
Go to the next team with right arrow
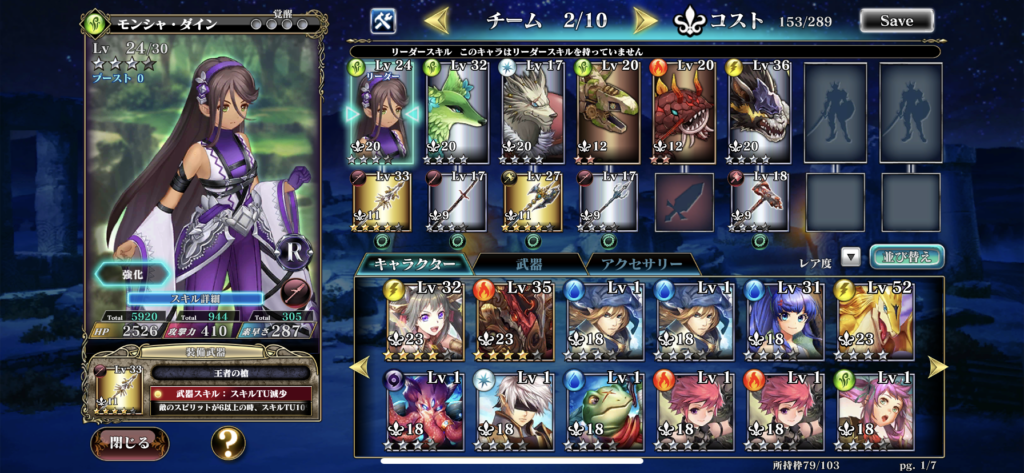pyautogui.click(x=646, y=20)
